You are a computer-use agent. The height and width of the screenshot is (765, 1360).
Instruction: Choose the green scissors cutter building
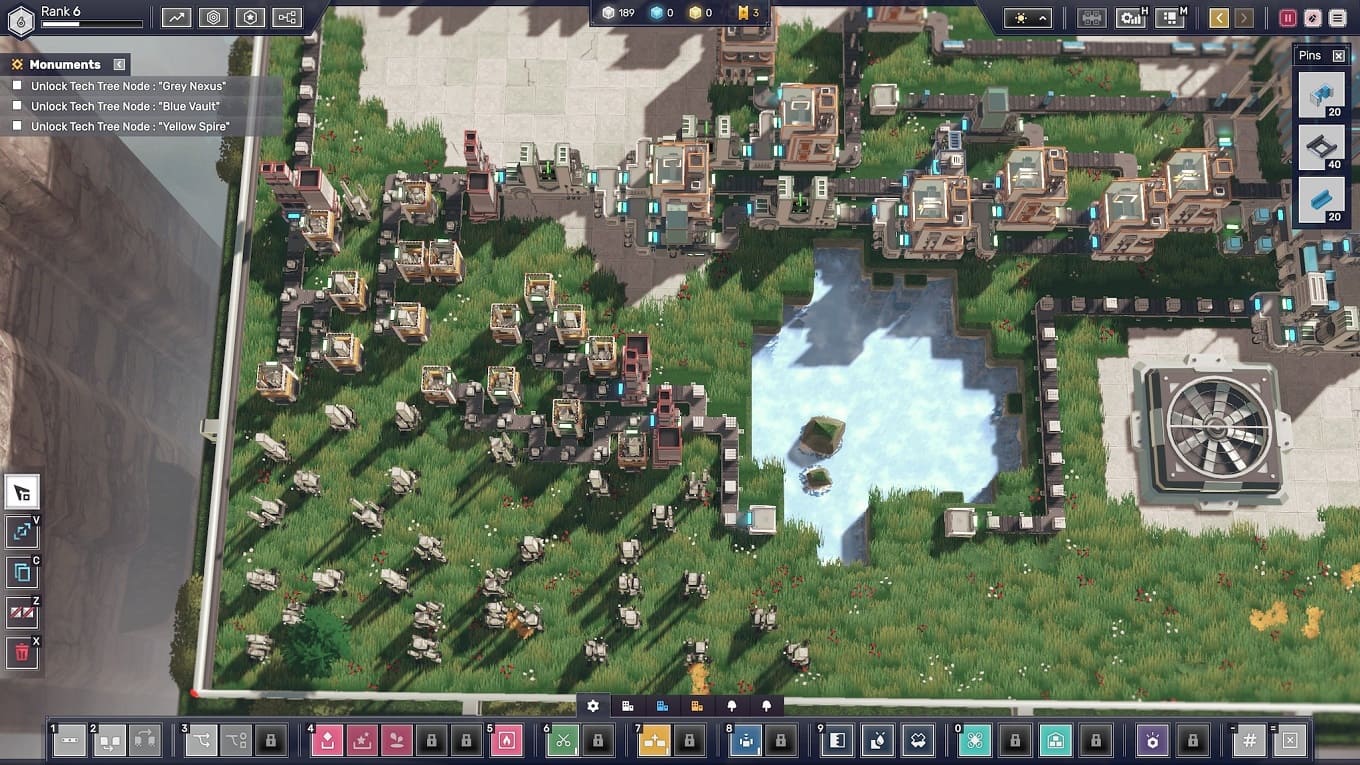563,741
